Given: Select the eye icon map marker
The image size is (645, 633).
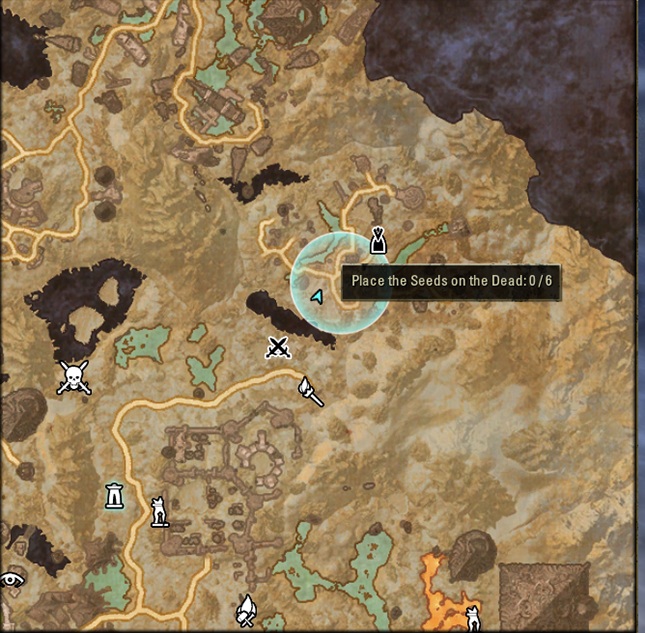Looking at the screenshot, I should click(x=11, y=578).
